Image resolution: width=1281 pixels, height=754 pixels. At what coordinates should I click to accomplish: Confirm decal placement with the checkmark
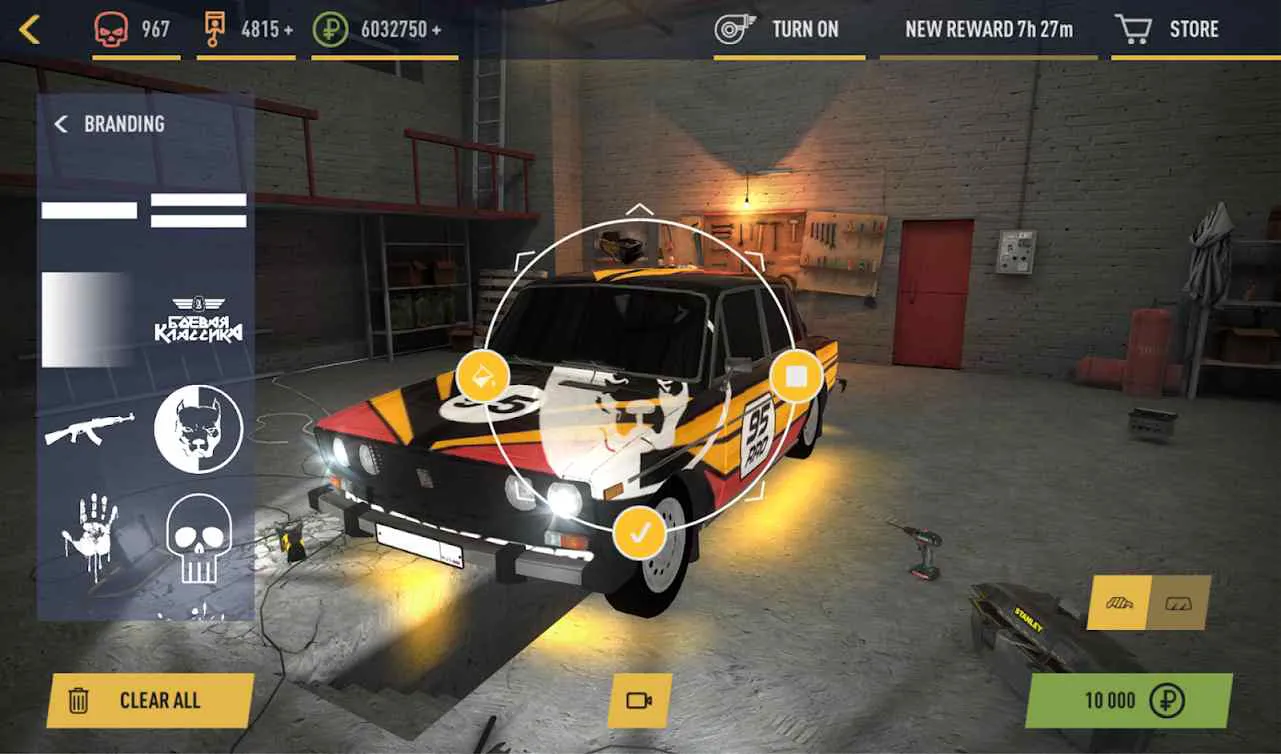(641, 533)
